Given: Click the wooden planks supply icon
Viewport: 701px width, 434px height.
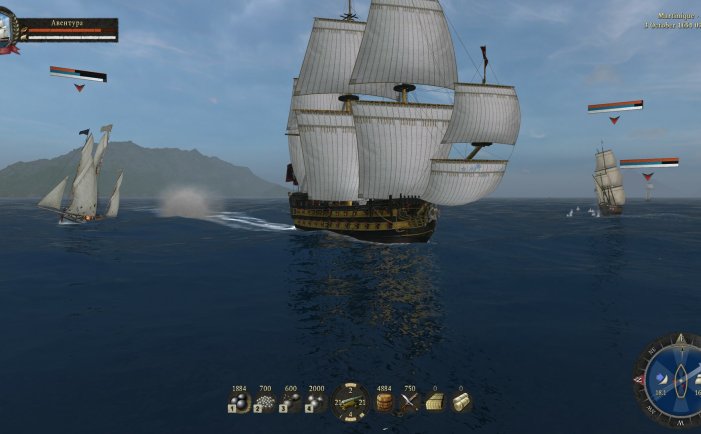Looking at the screenshot, I should [435, 402].
